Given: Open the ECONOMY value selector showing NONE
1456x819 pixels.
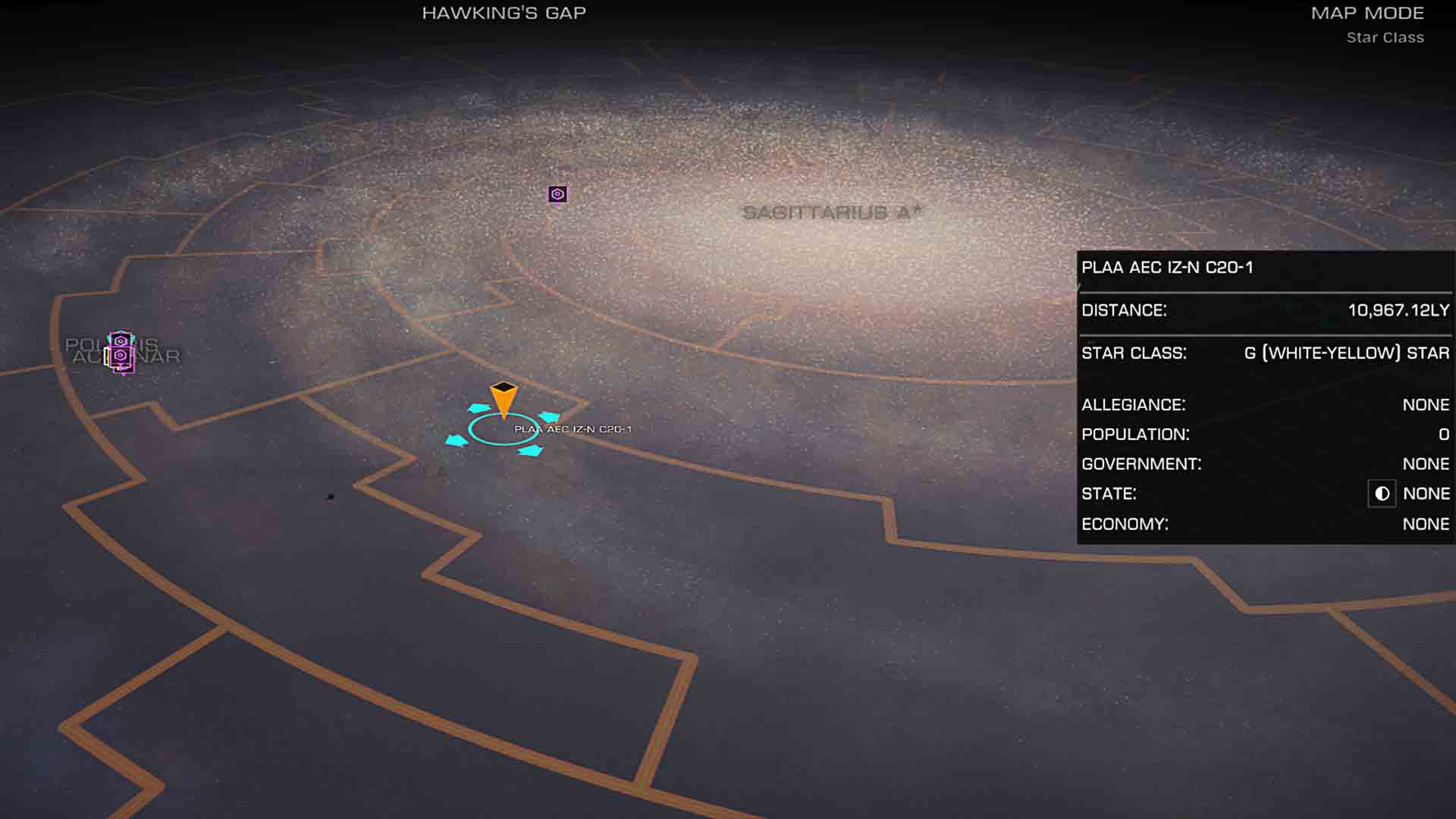Looking at the screenshot, I should 1425,523.
